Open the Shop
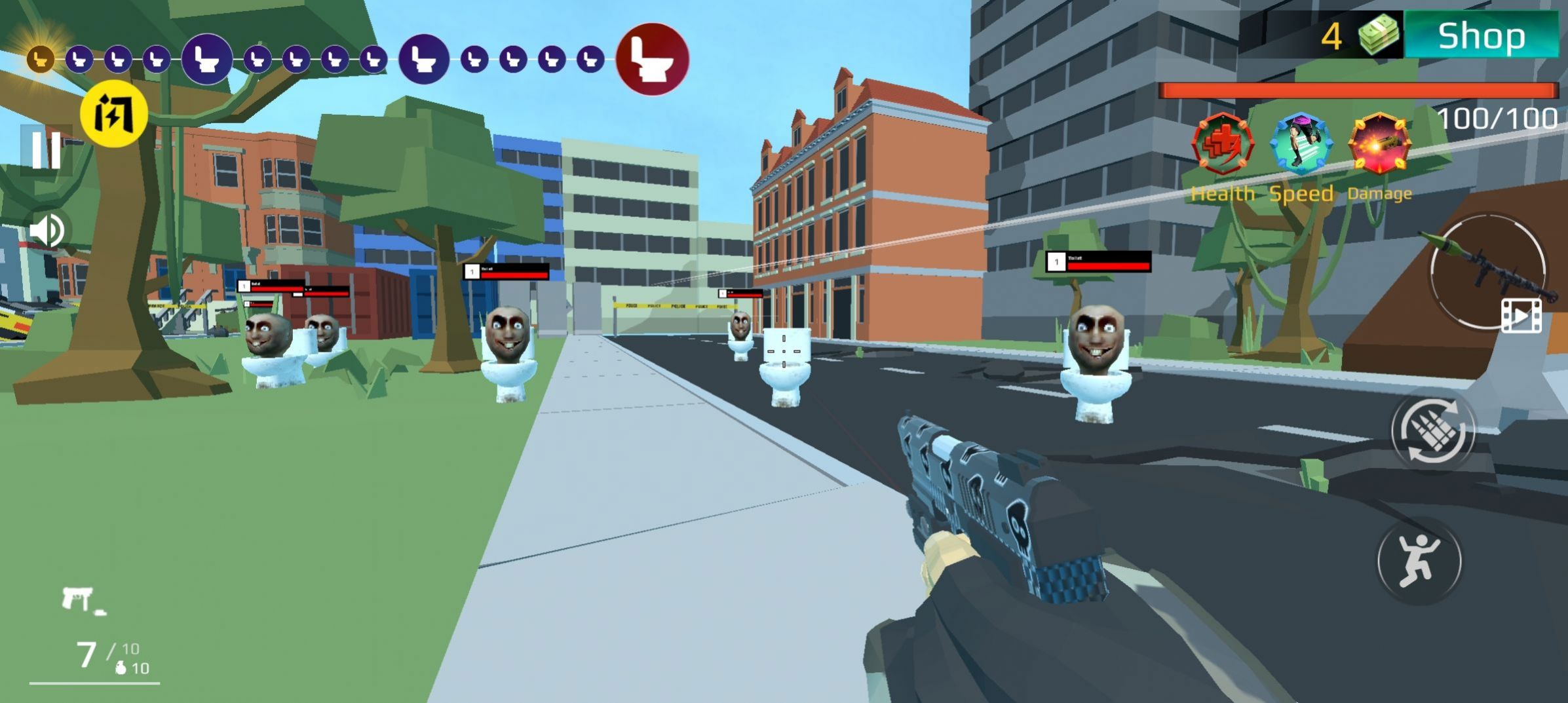The width and height of the screenshot is (1568, 703). click(x=1481, y=35)
